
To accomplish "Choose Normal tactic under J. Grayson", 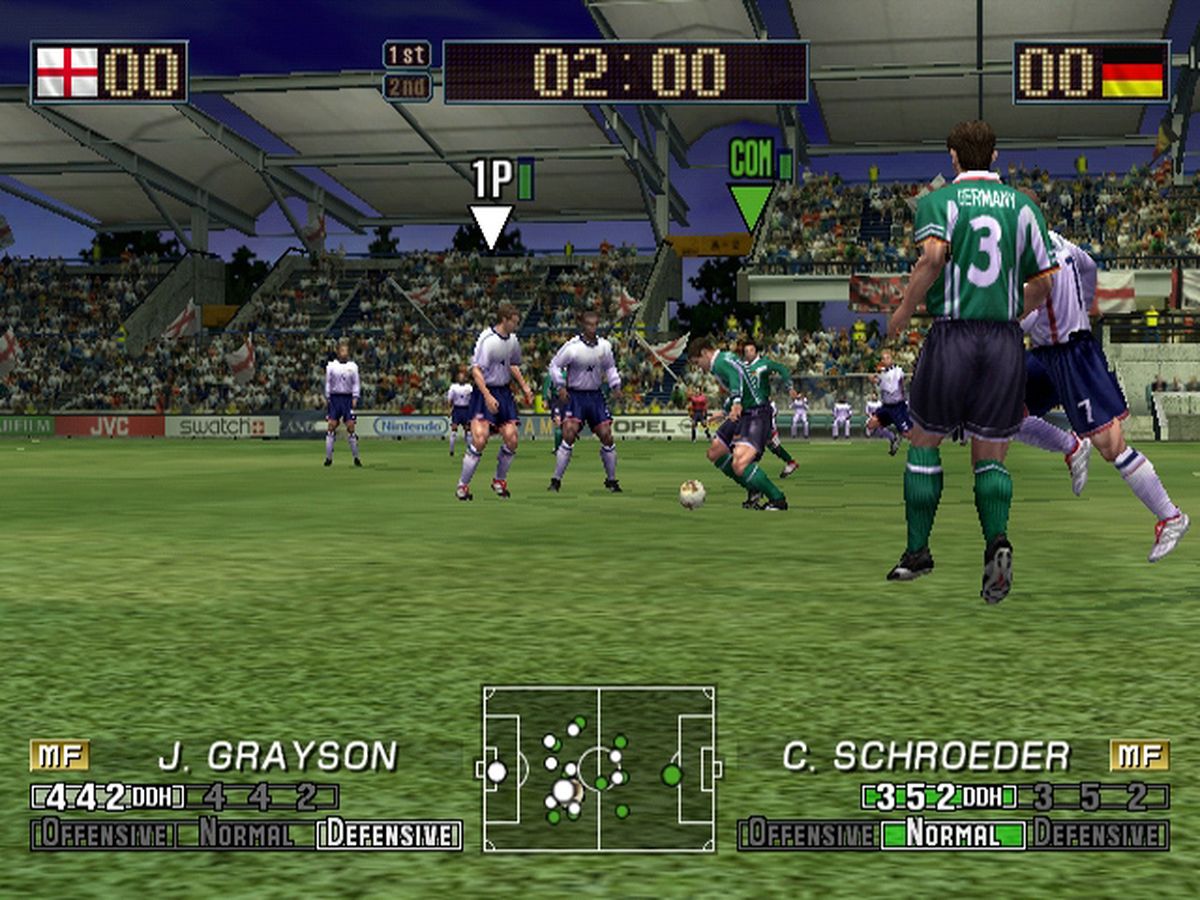I will pyautogui.click(x=245, y=834).
